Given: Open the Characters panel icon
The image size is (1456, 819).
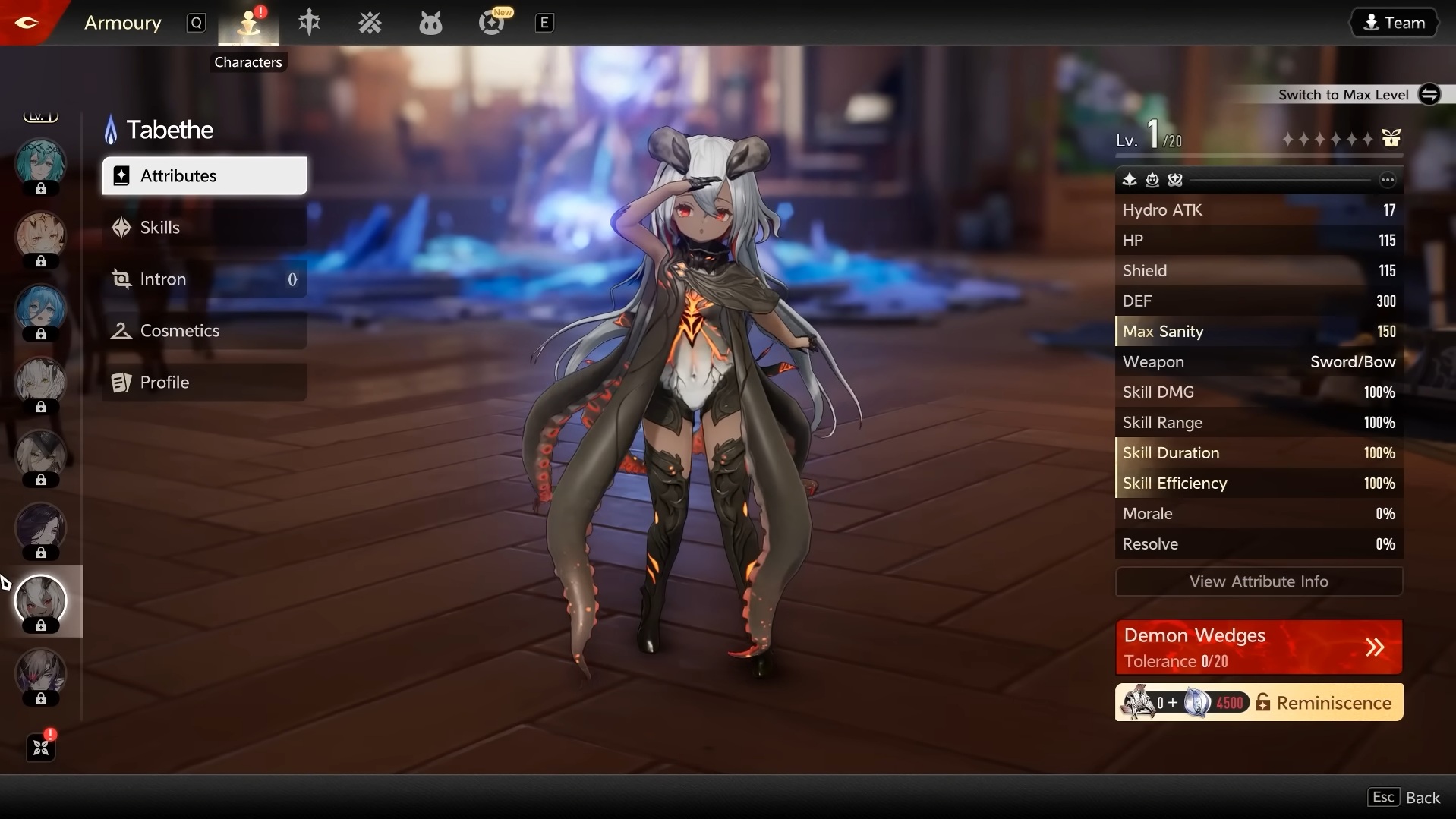Looking at the screenshot, I should [x=248, y=23].
